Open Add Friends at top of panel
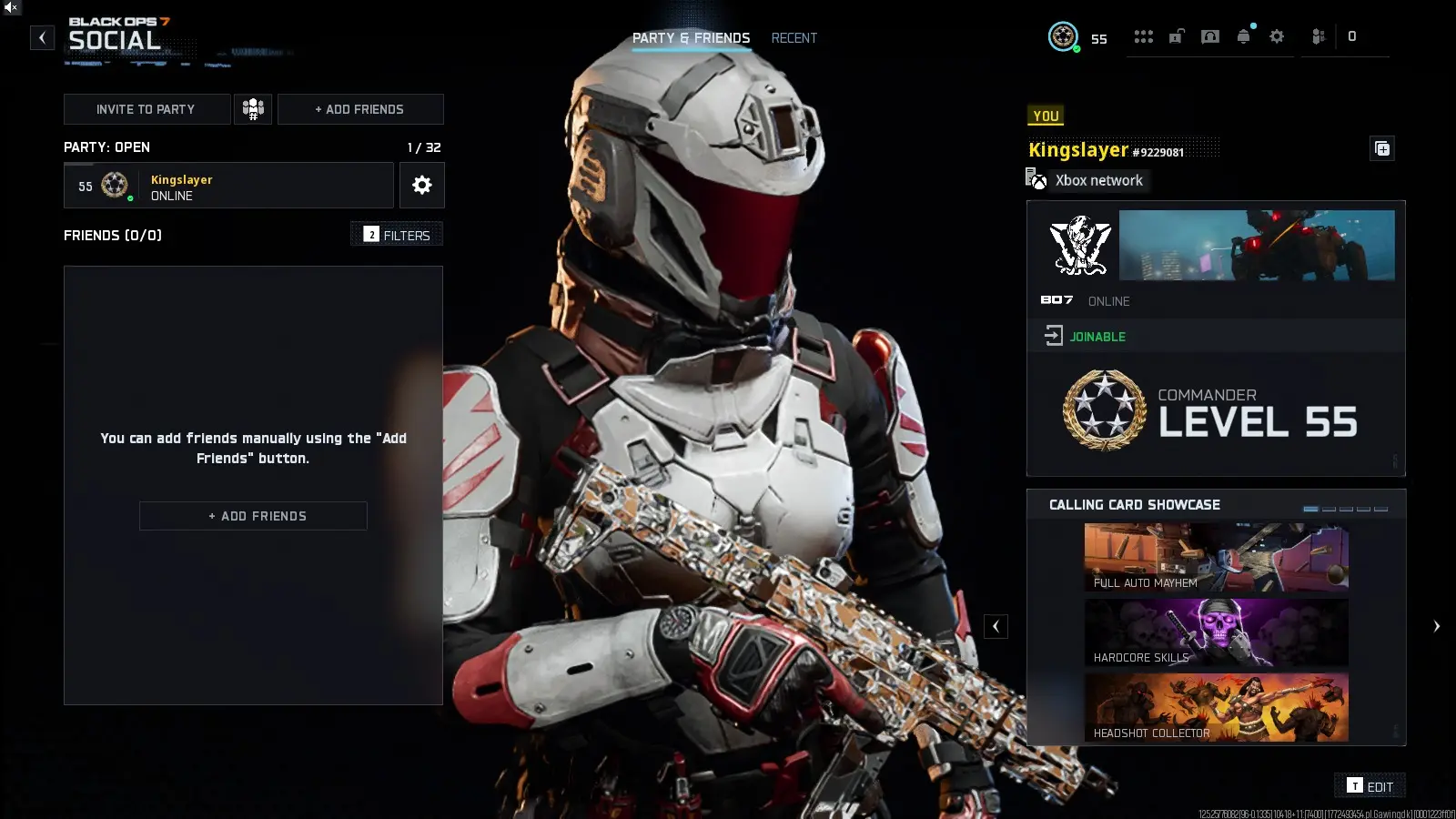The height and width of the screenshot is (819, 1456). click(360, 109)
